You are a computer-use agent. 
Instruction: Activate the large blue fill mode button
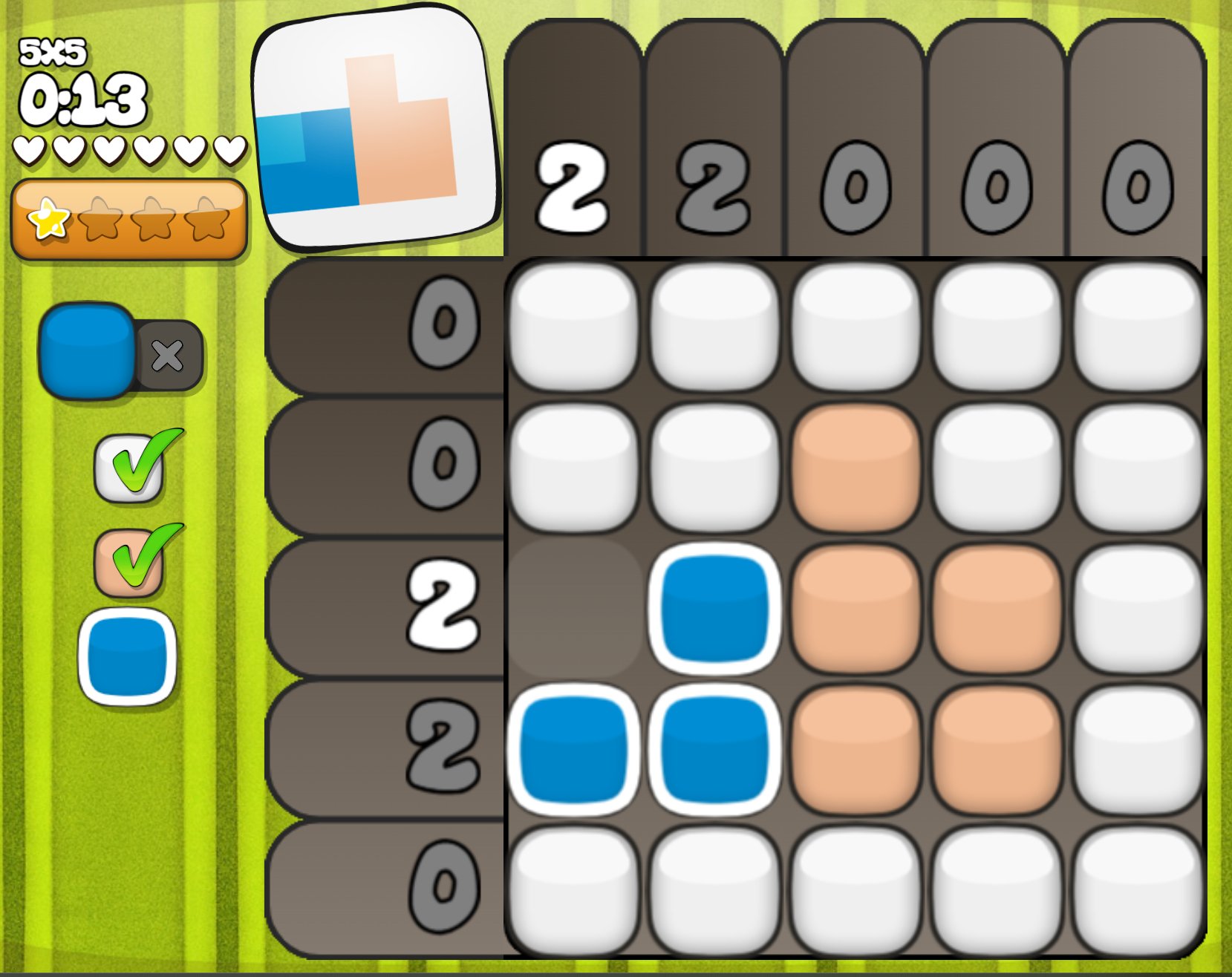pyautogui.click(x=88, y=350)
